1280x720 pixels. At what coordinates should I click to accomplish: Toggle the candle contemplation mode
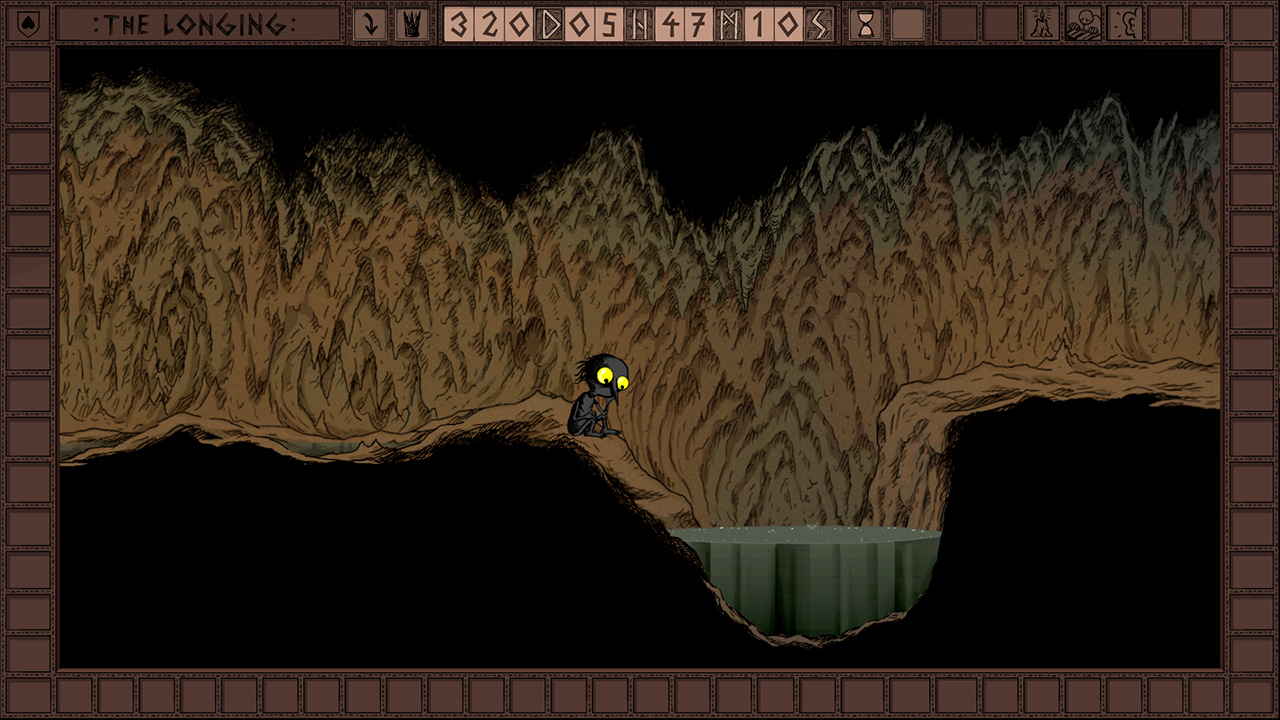[1041, 25]
